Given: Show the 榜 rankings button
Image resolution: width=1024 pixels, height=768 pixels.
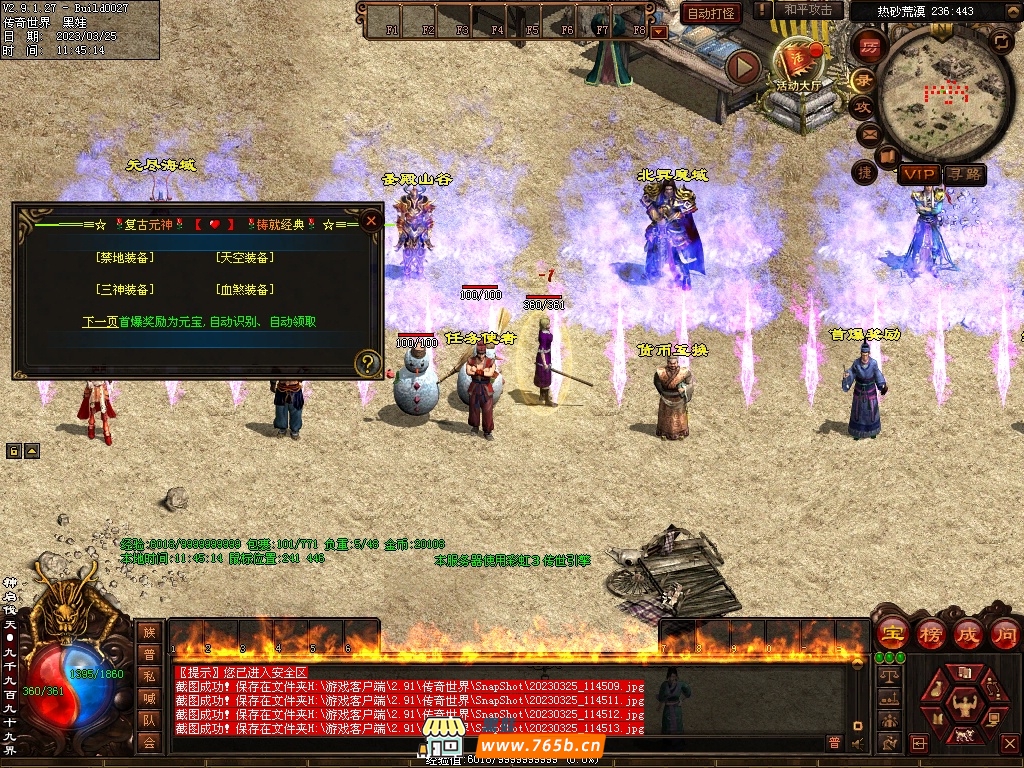Looking at the screenshot, I should click(x=930, y=633).
